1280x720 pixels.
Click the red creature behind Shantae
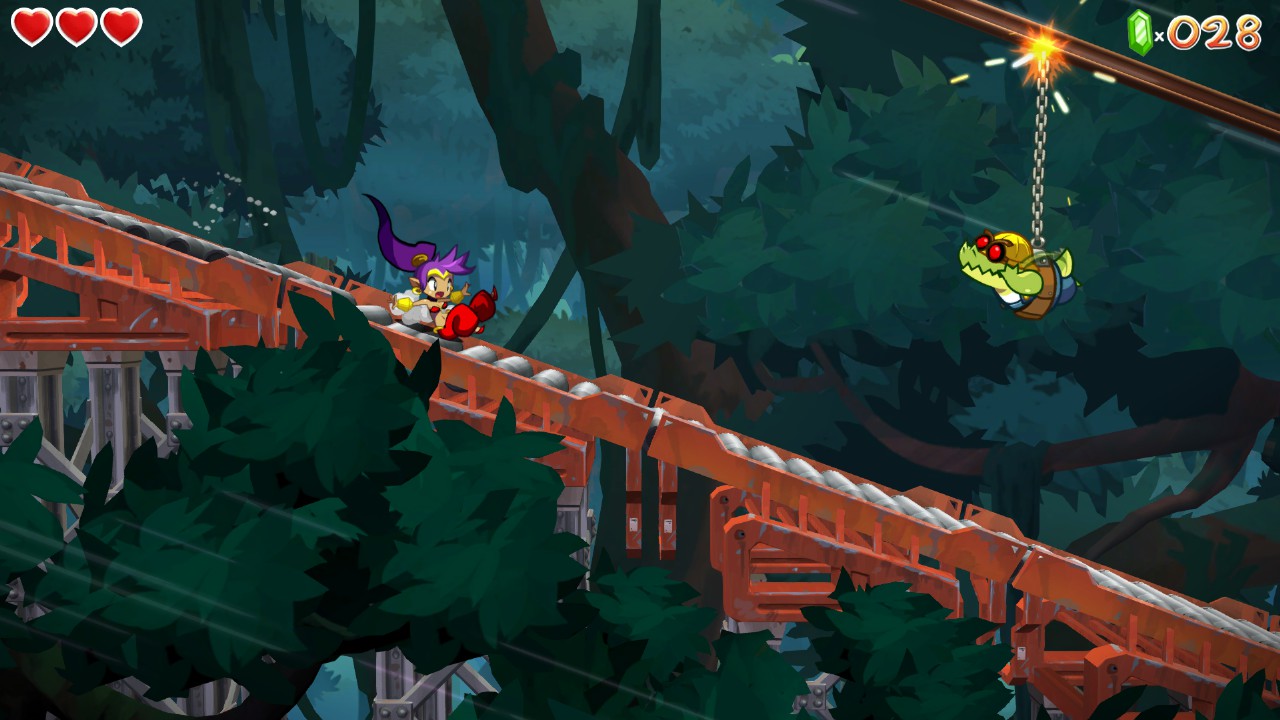(472, 313)
